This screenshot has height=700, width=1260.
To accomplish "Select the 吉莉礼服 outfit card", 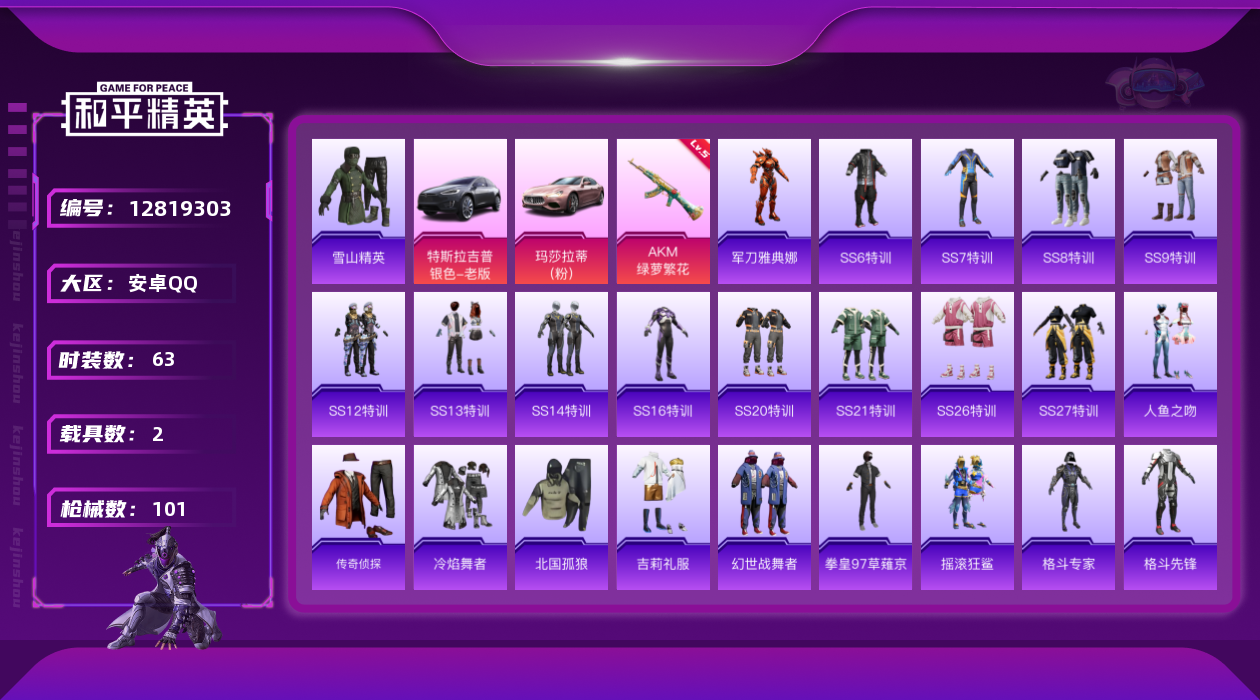I will pos(663,517).
